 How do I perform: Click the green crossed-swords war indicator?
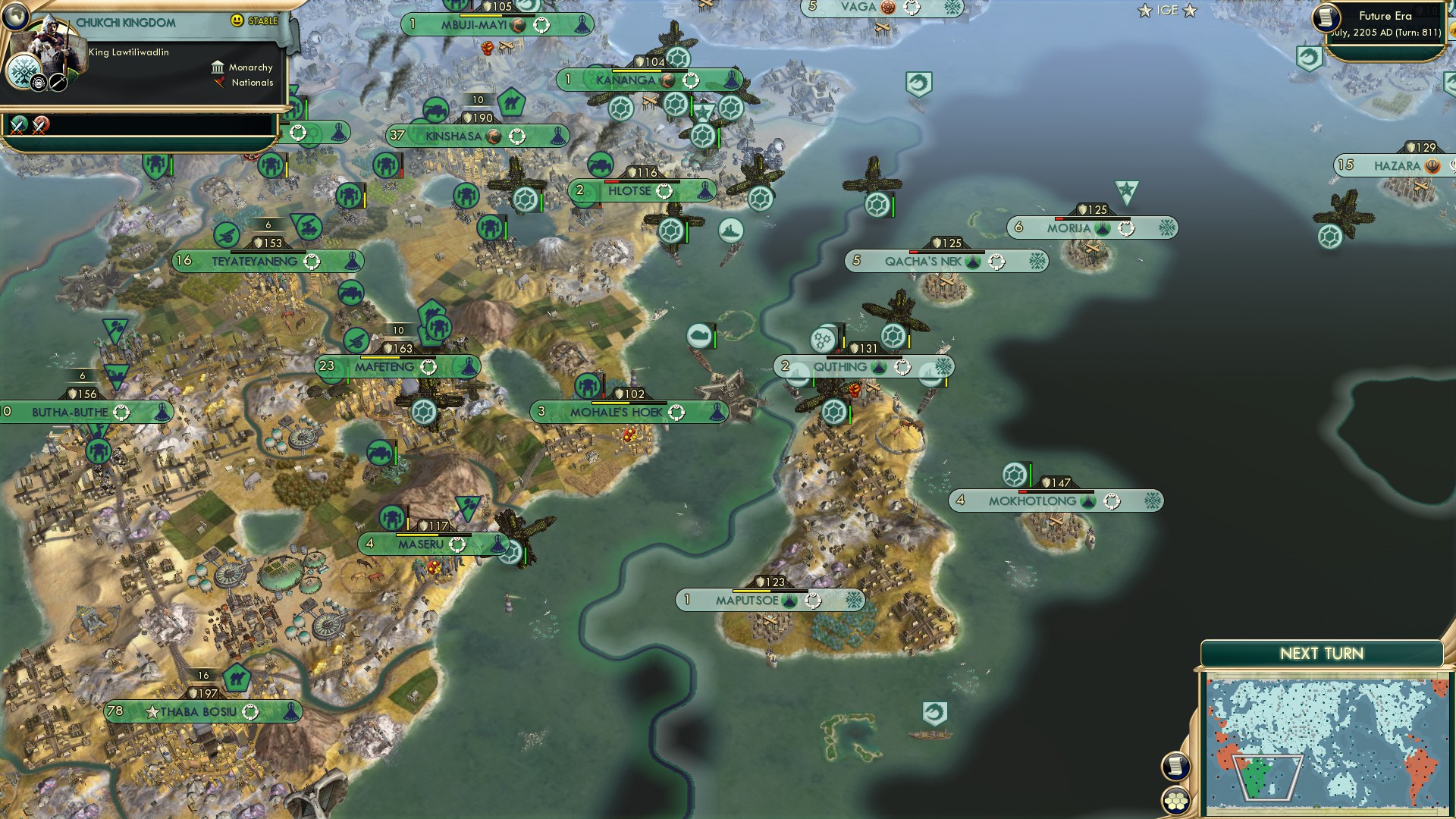click(x=17, y=124)
